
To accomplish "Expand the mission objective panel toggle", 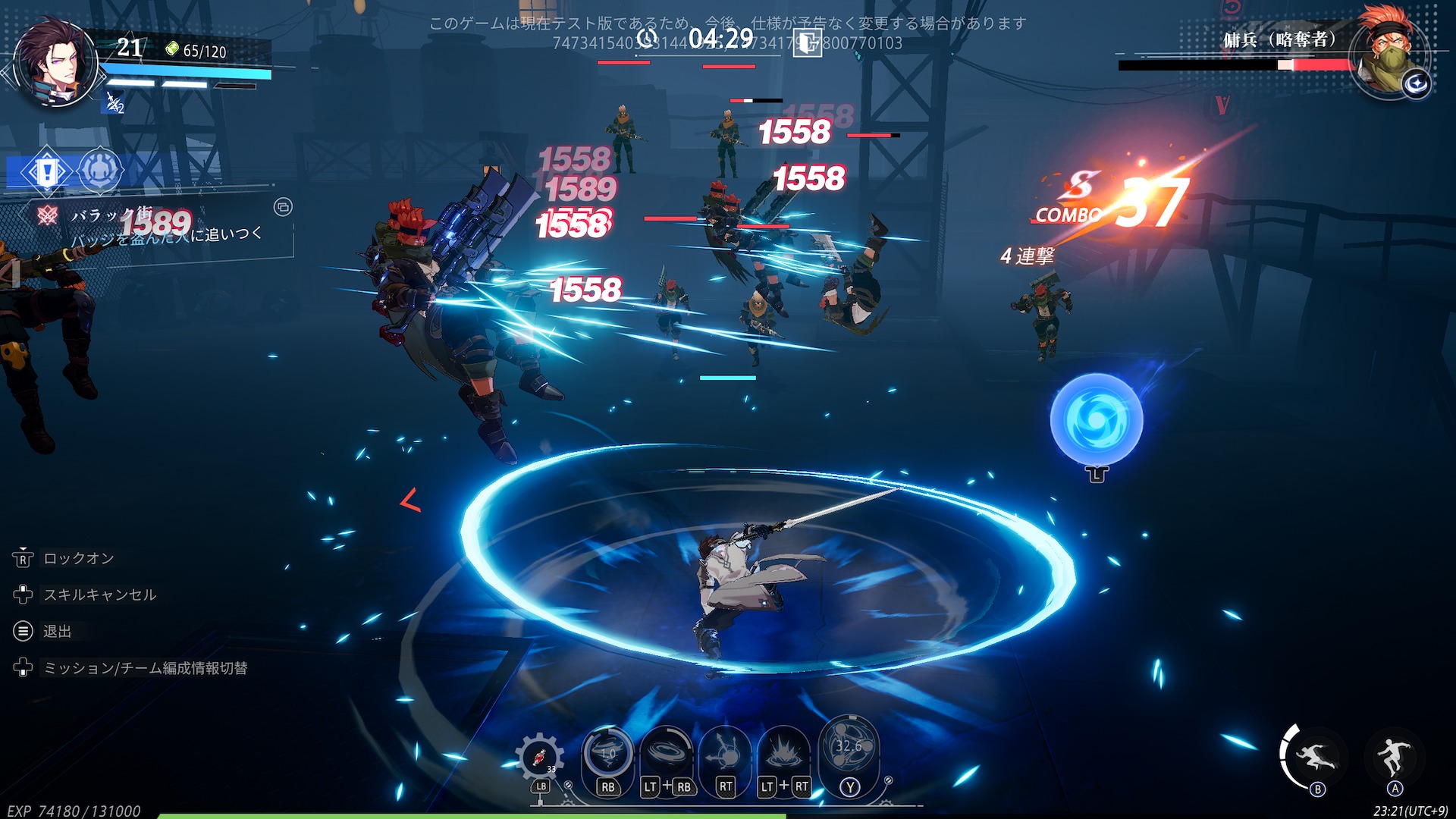I will (283, 207).
